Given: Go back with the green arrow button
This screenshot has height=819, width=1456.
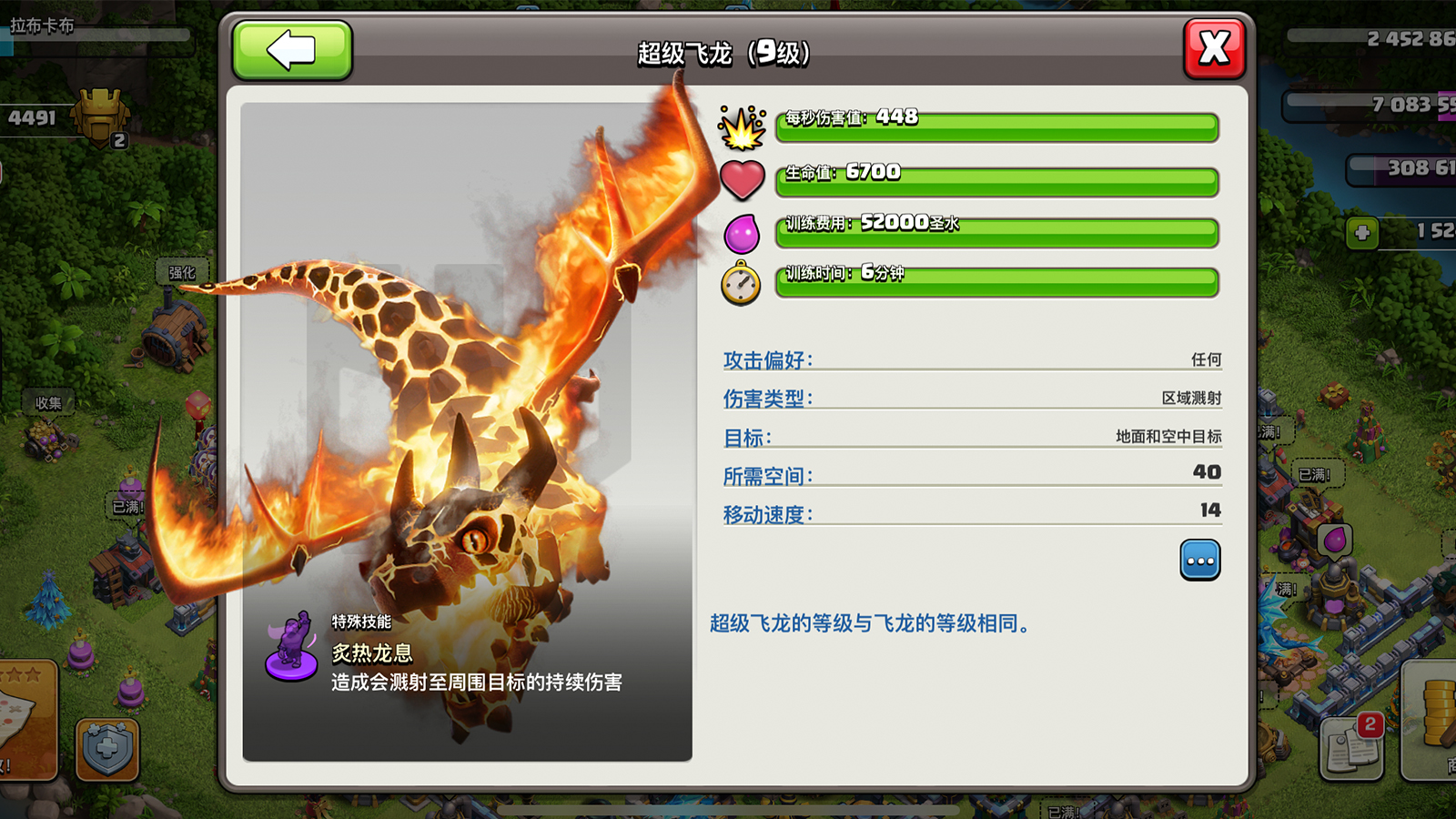Looking at the screenshot, I should (292, 50).
